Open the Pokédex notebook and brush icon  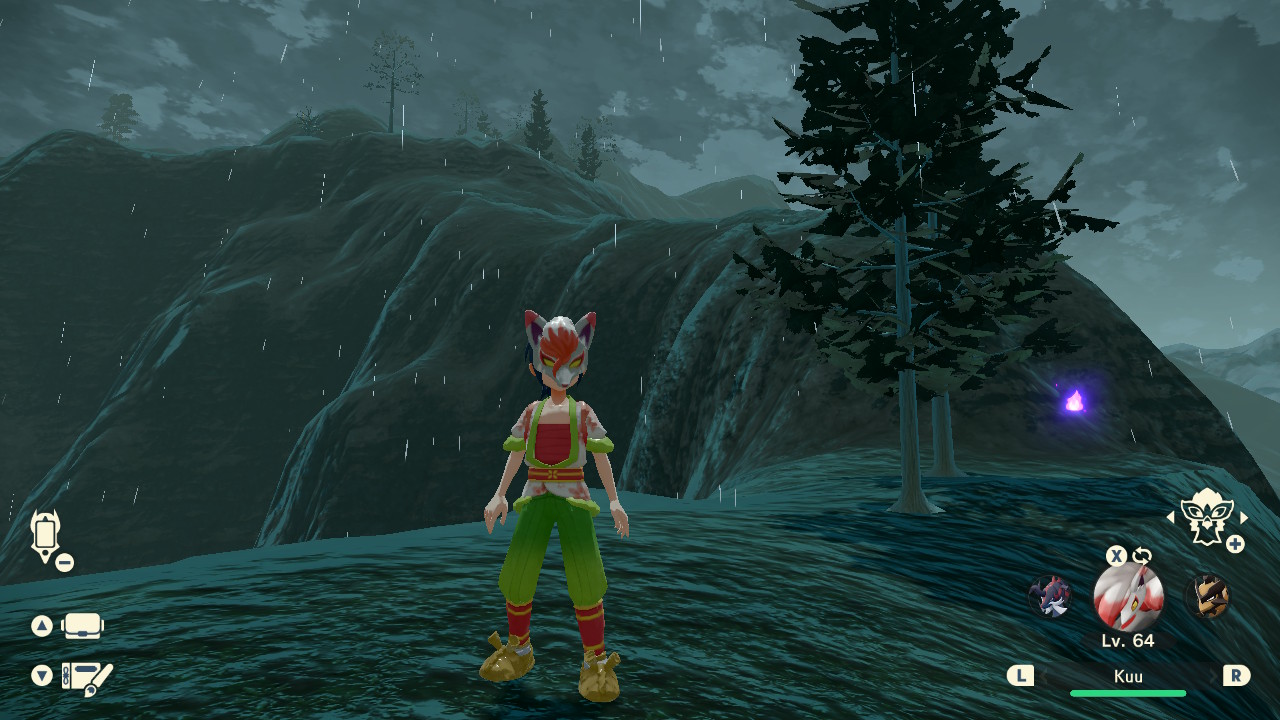(x=87, y=678)
